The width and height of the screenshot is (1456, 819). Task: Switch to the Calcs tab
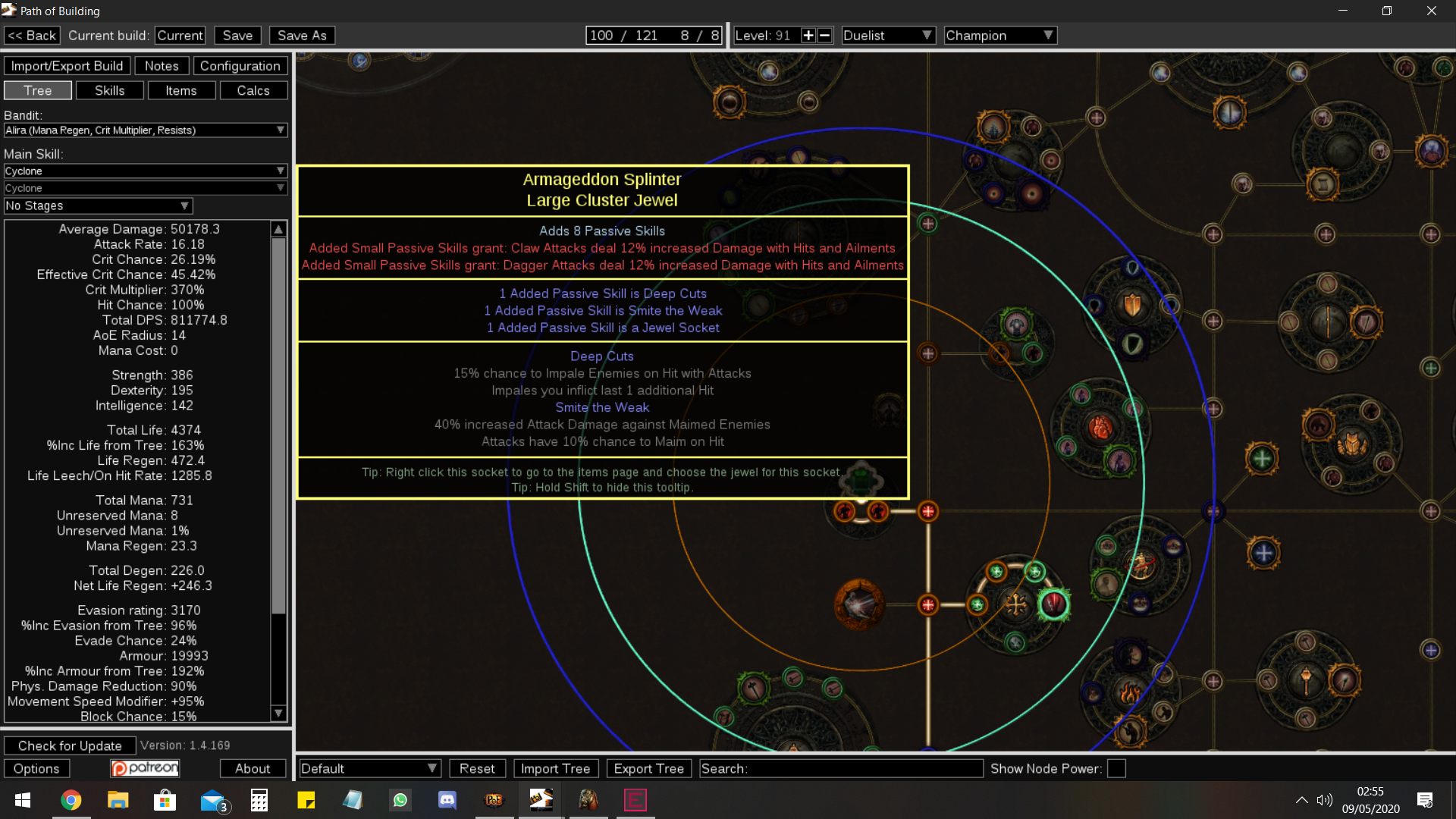click(253, 89)
